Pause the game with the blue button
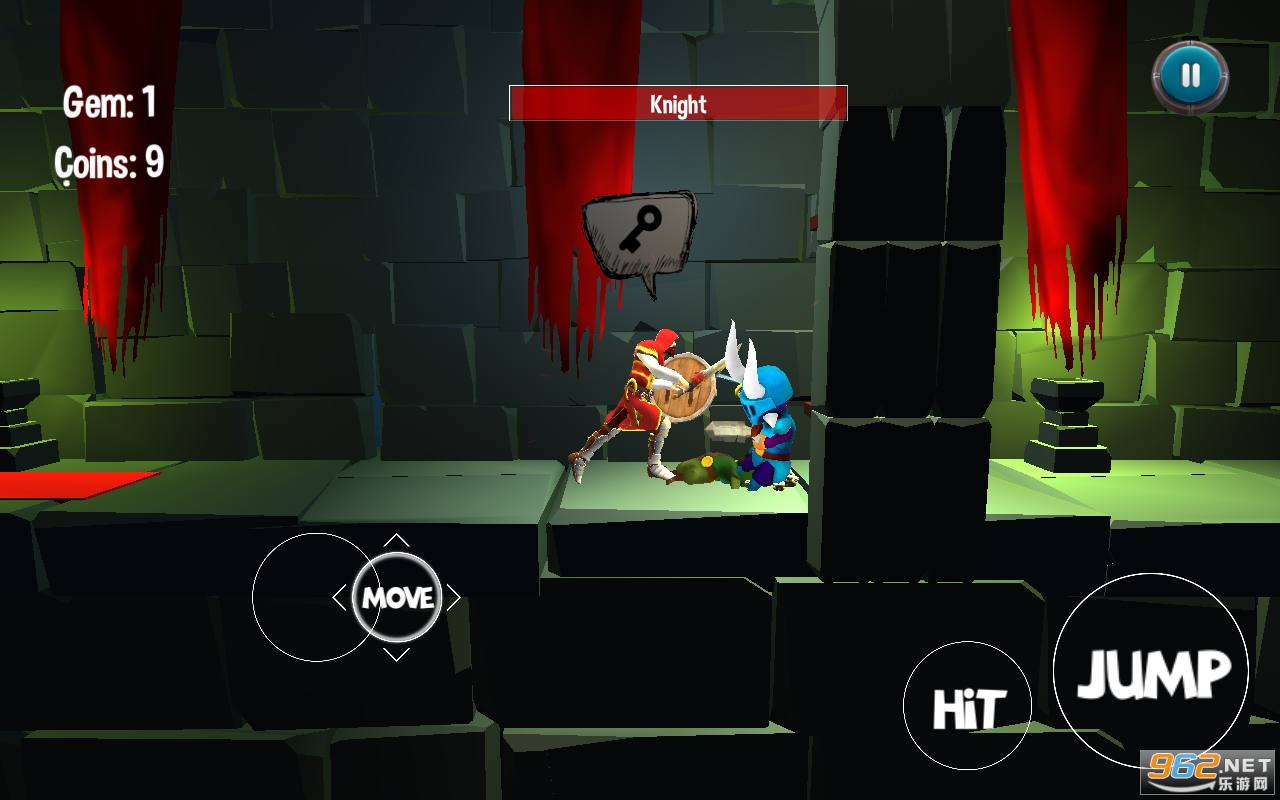Viewport: 1280px width, 800px height. tap(1190, 76)
